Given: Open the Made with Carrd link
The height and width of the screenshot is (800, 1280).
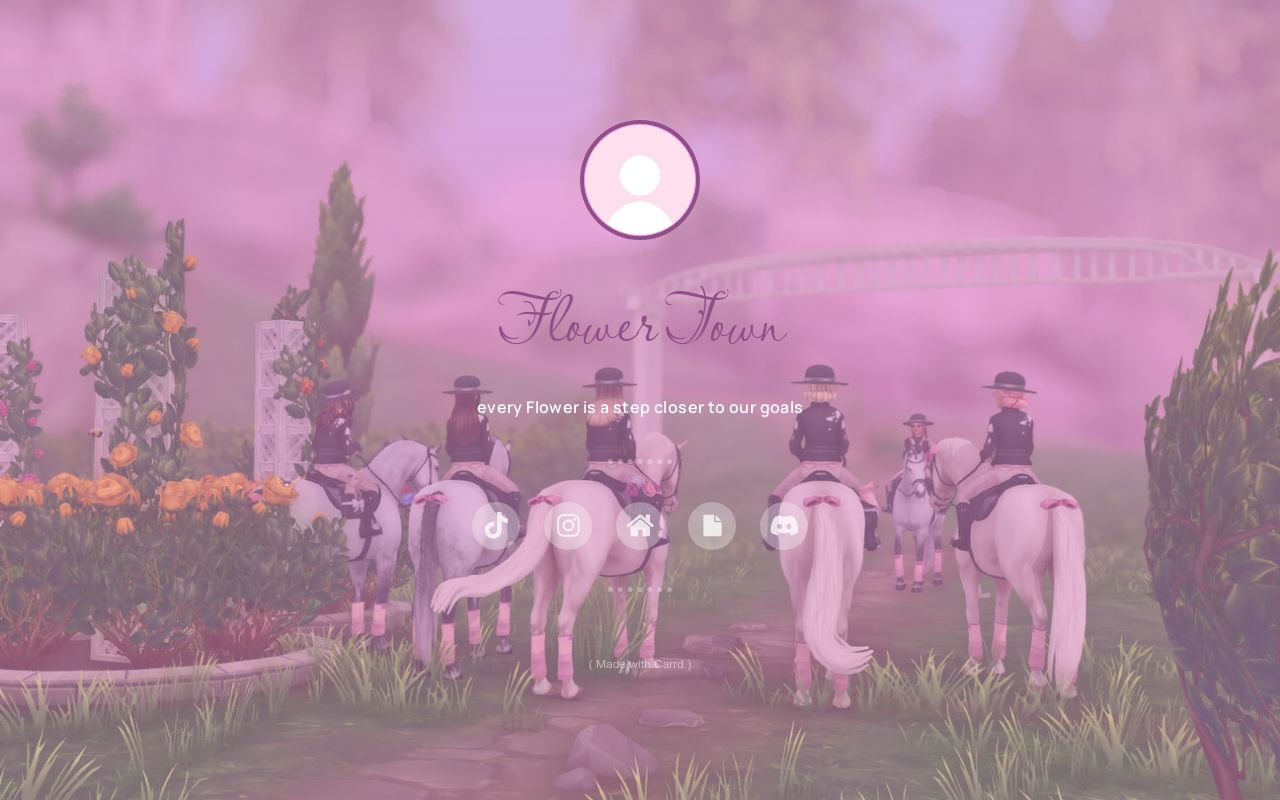Looking at the screenshot, I should [639, 664].
